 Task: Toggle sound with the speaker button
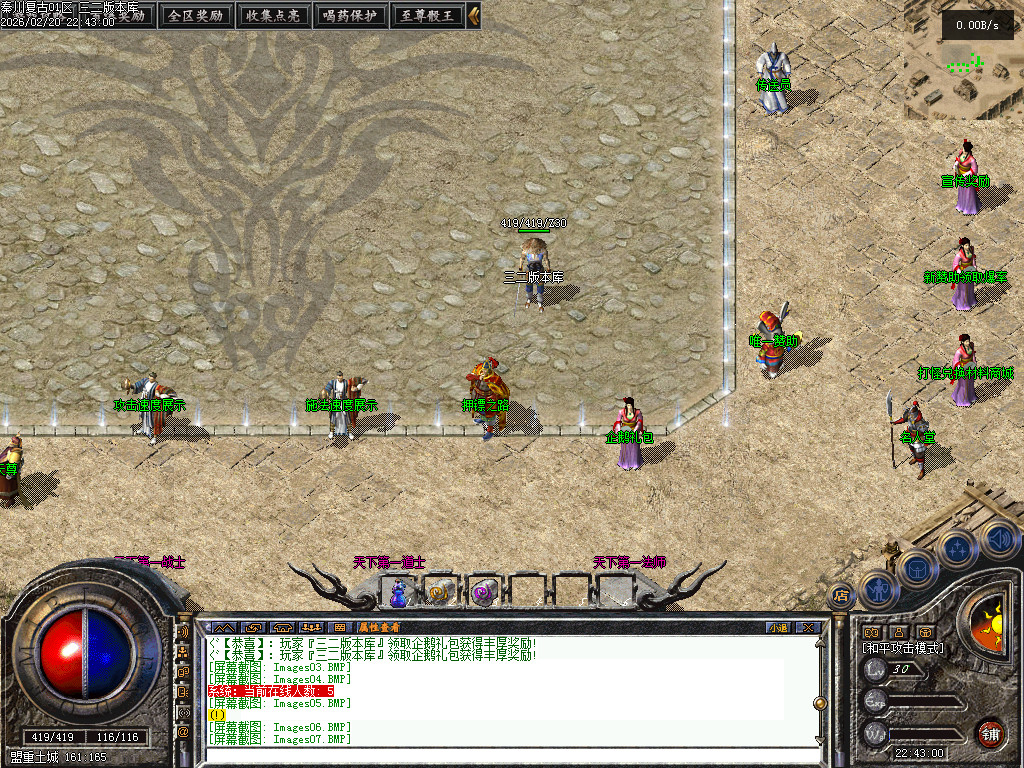[998, 538]
